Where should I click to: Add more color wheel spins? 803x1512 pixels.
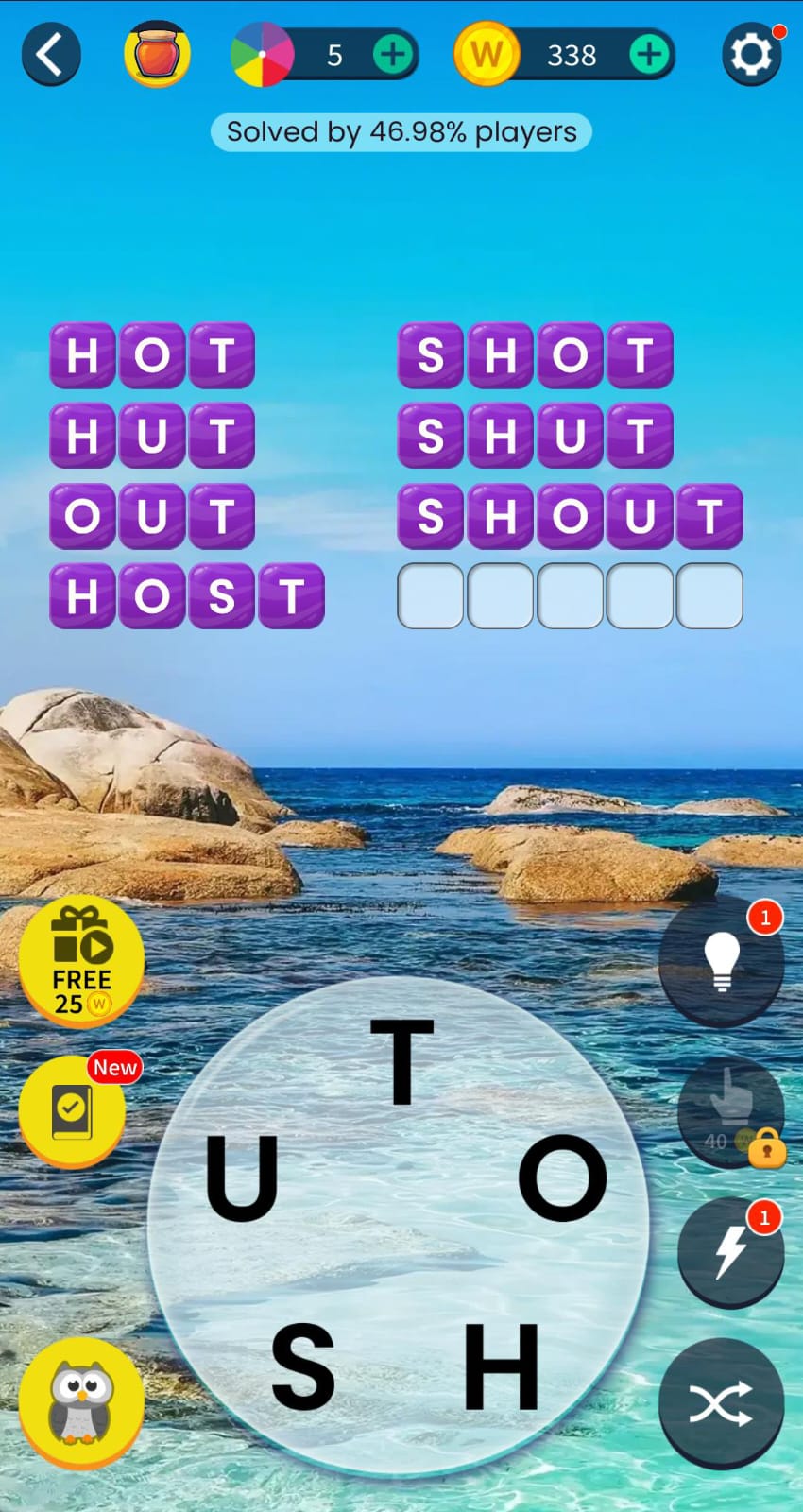point(393,55)
